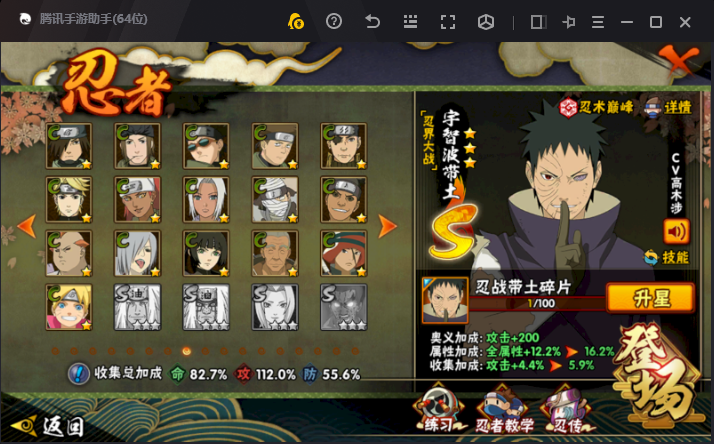The width and height of the screenshot is (714, 444).
Task: Play the character voice sample
Action: click(x=677, y=231)
